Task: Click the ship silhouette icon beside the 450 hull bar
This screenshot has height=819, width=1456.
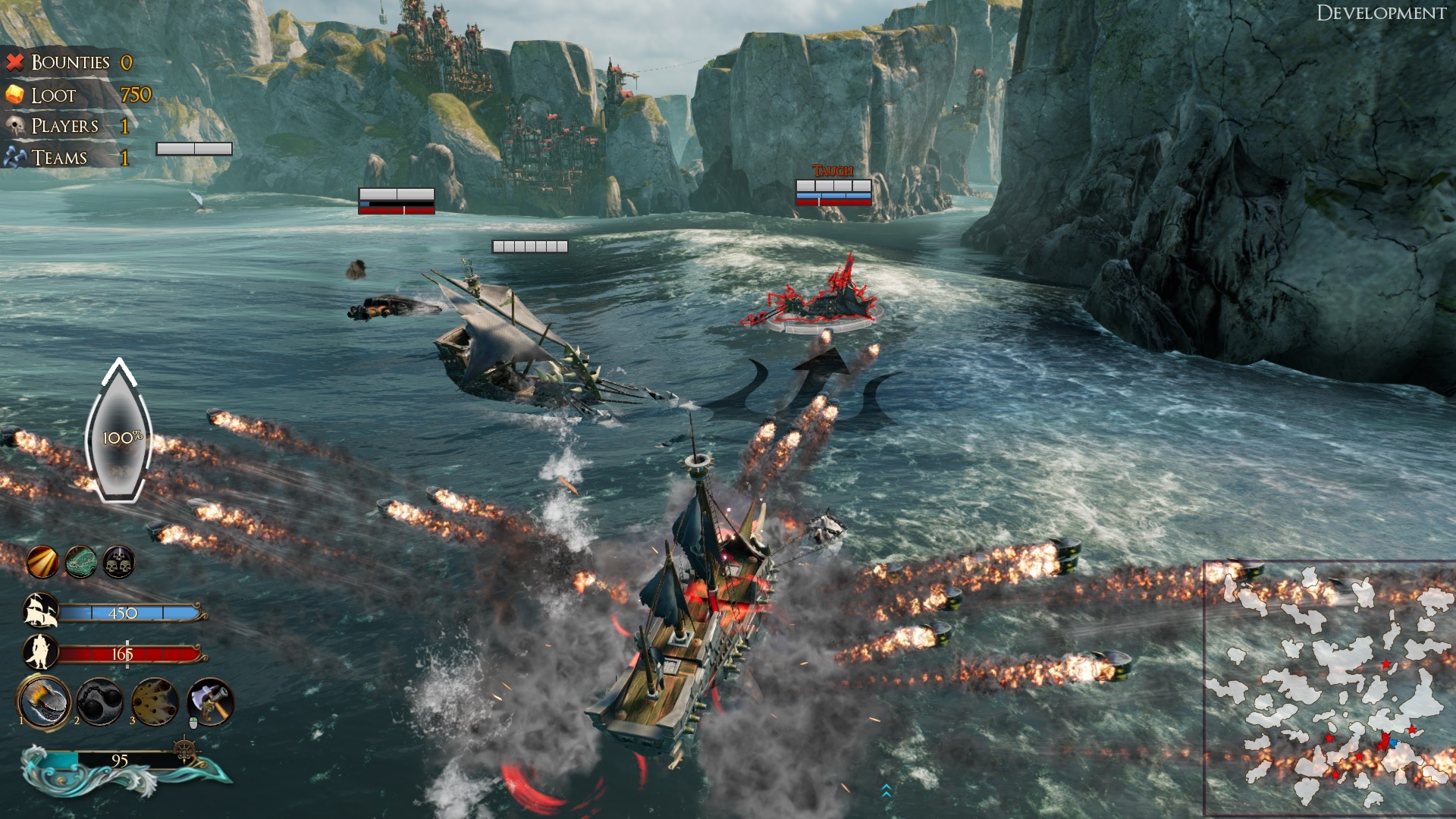Action: tap(42, 611)
